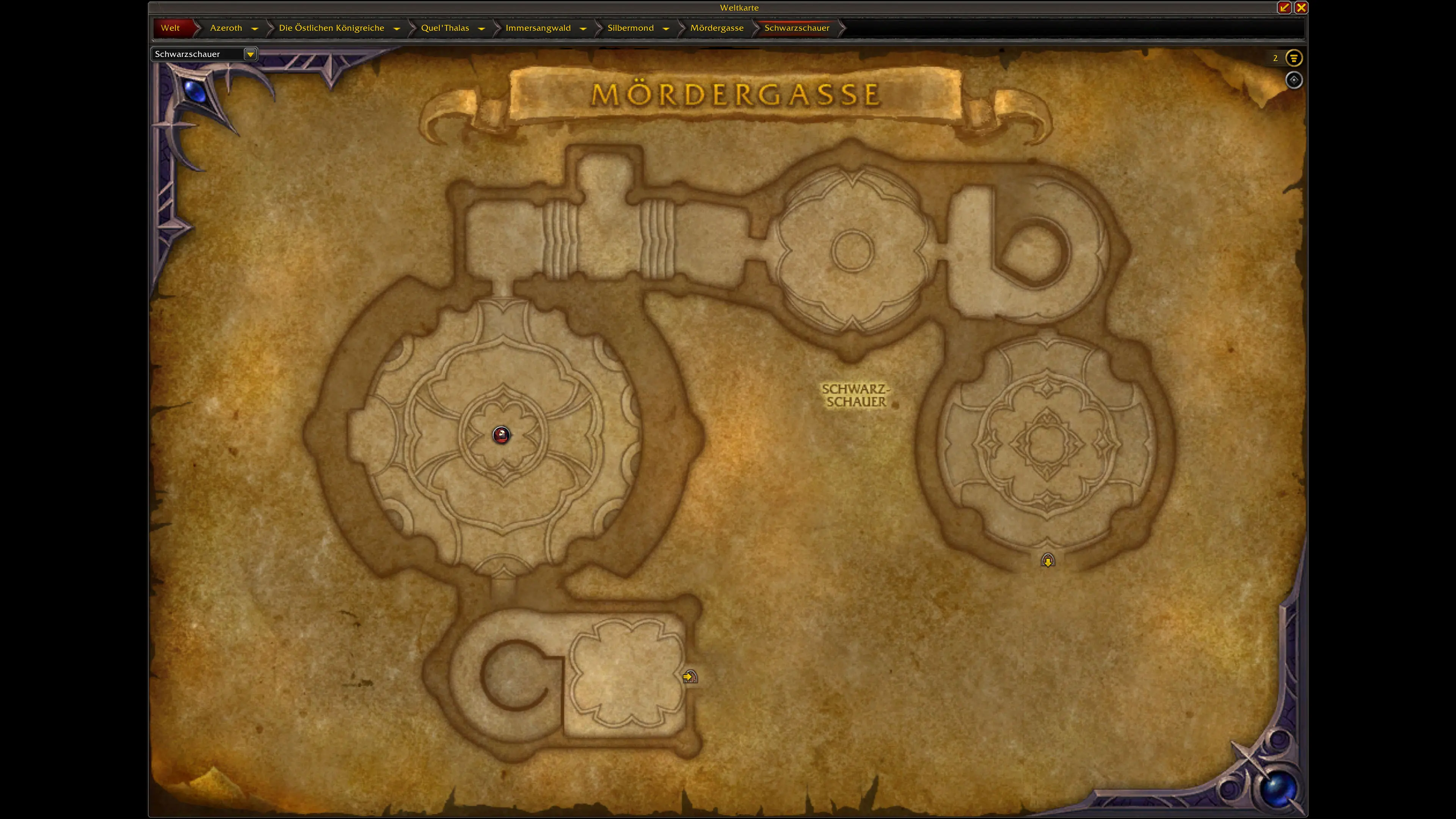Jump to the Mördergasse breadcrumb

(x=717, y=28)
